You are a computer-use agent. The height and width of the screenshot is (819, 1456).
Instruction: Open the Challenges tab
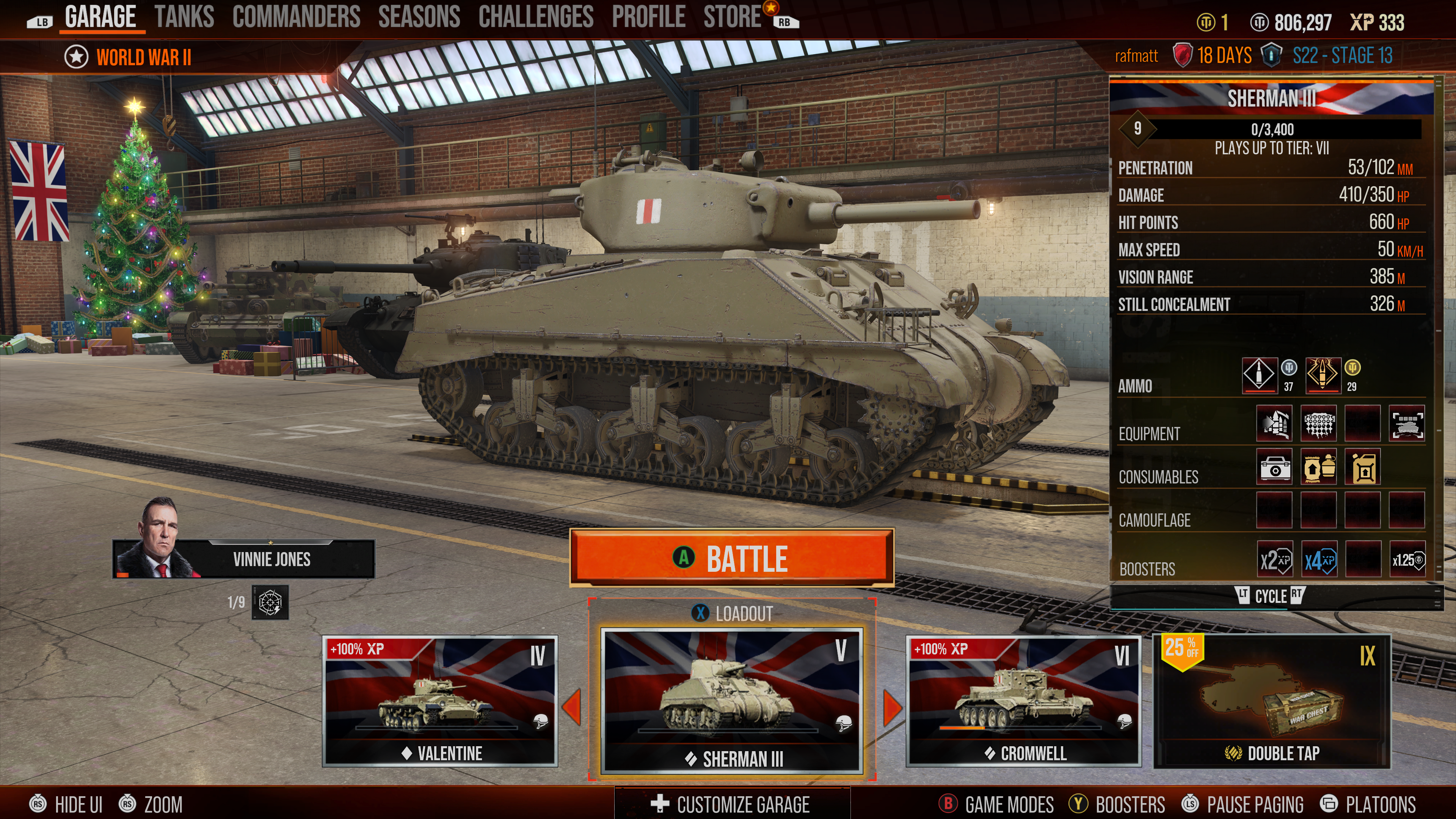pos(535,17)
